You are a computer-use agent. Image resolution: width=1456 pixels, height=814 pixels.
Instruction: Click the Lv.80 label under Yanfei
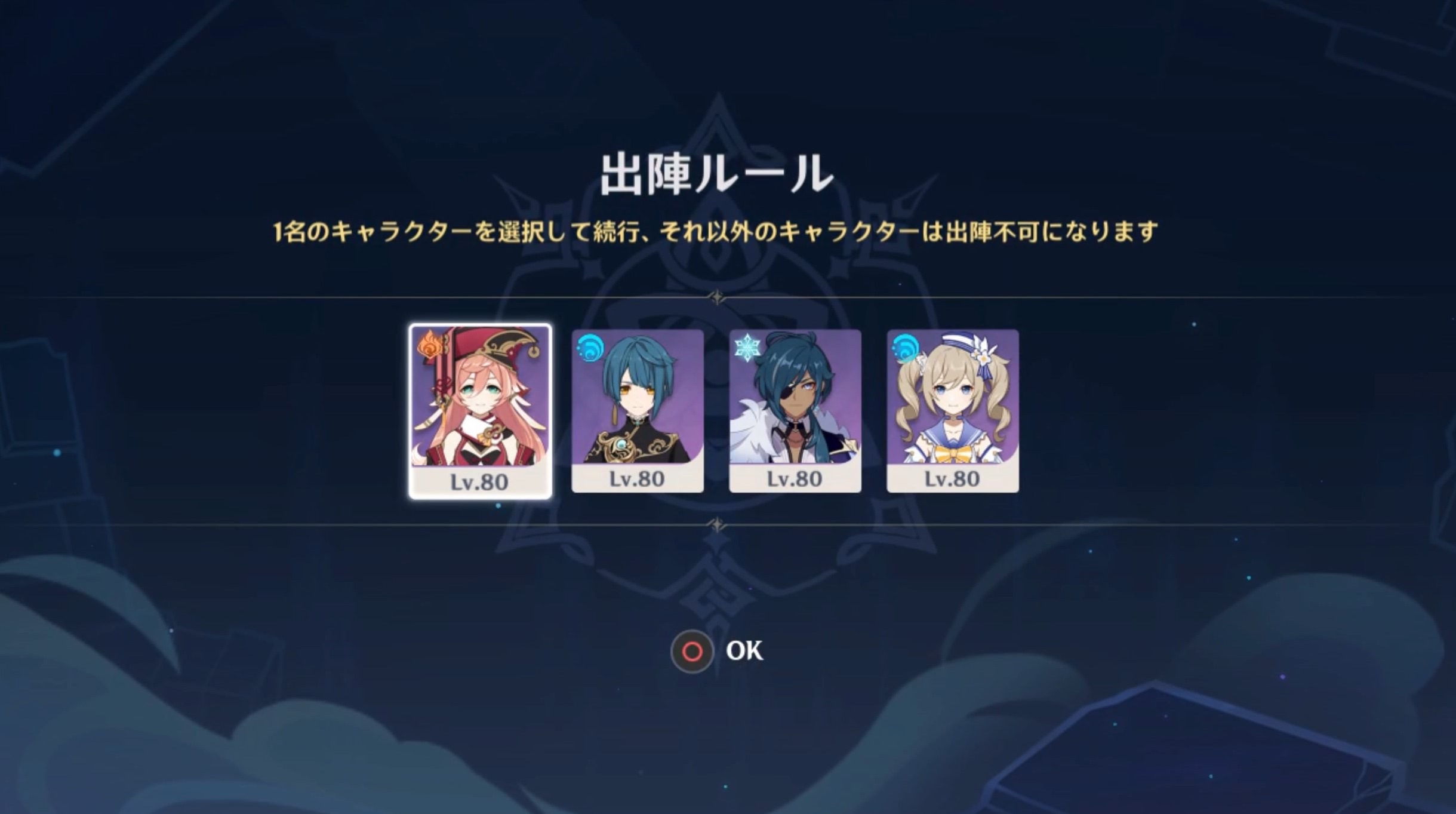[x=481, y=478]
